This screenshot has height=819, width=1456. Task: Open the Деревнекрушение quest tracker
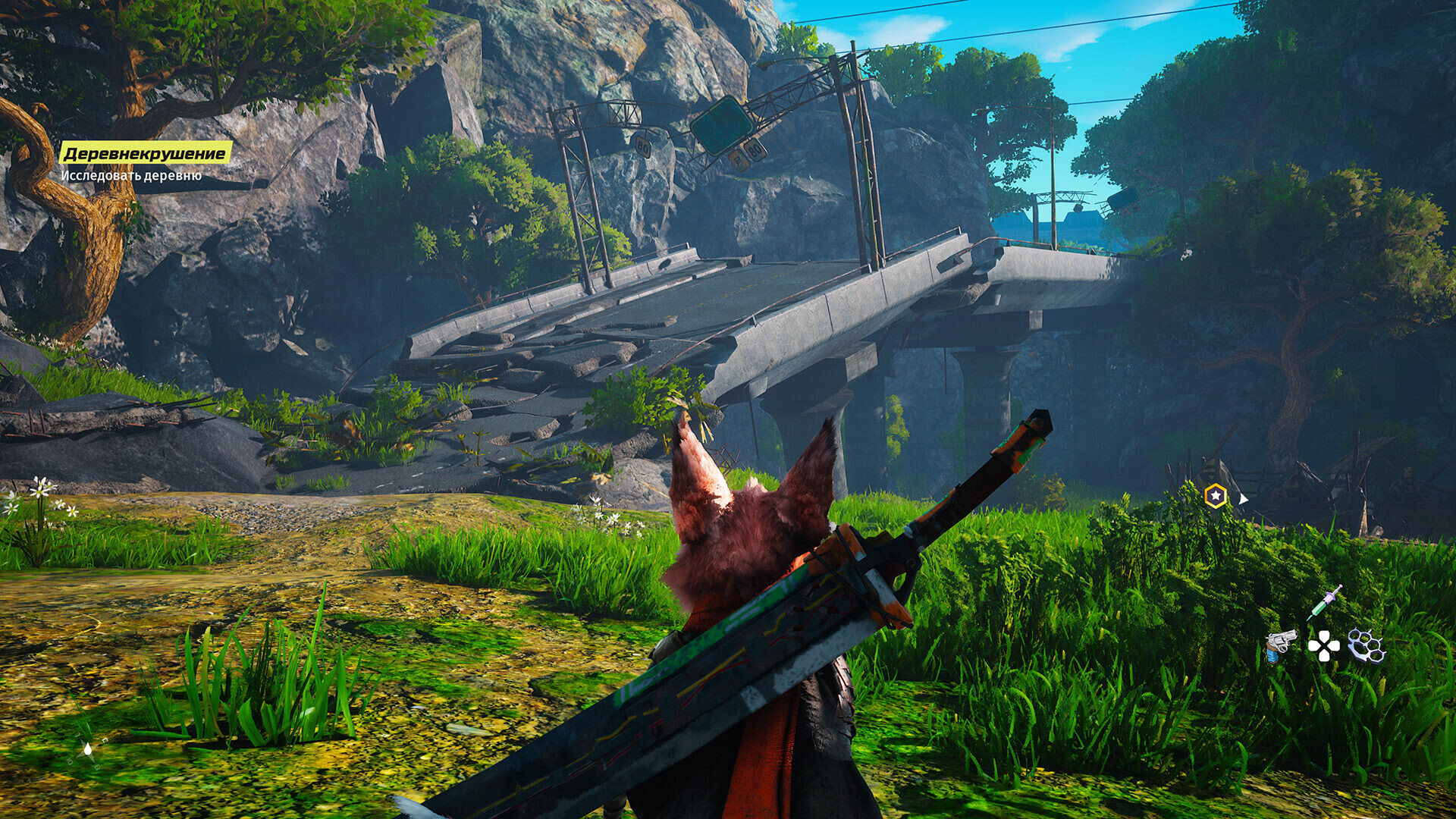click(146, 154)
